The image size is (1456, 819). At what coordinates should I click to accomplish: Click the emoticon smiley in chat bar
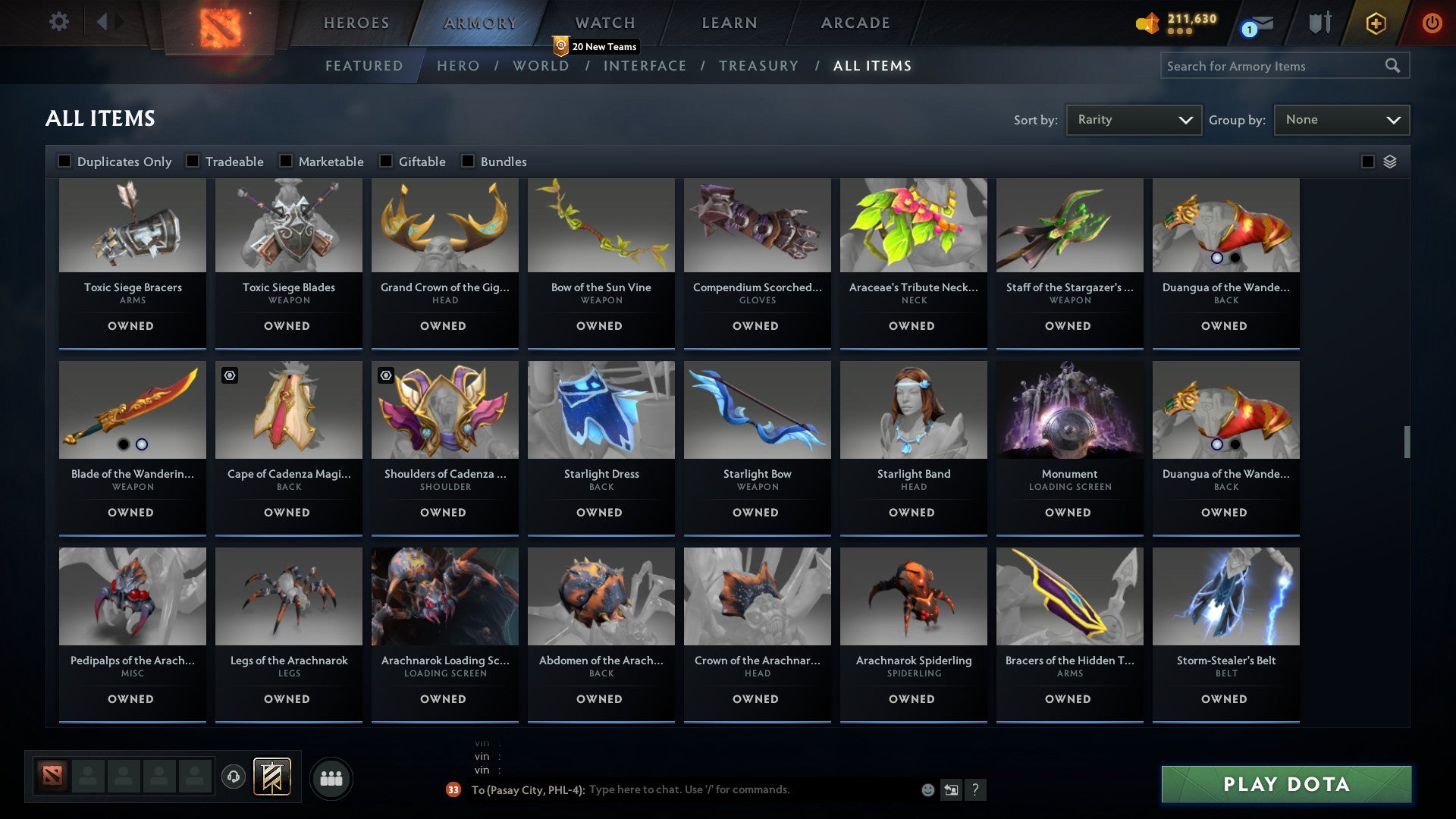(927, 789)
